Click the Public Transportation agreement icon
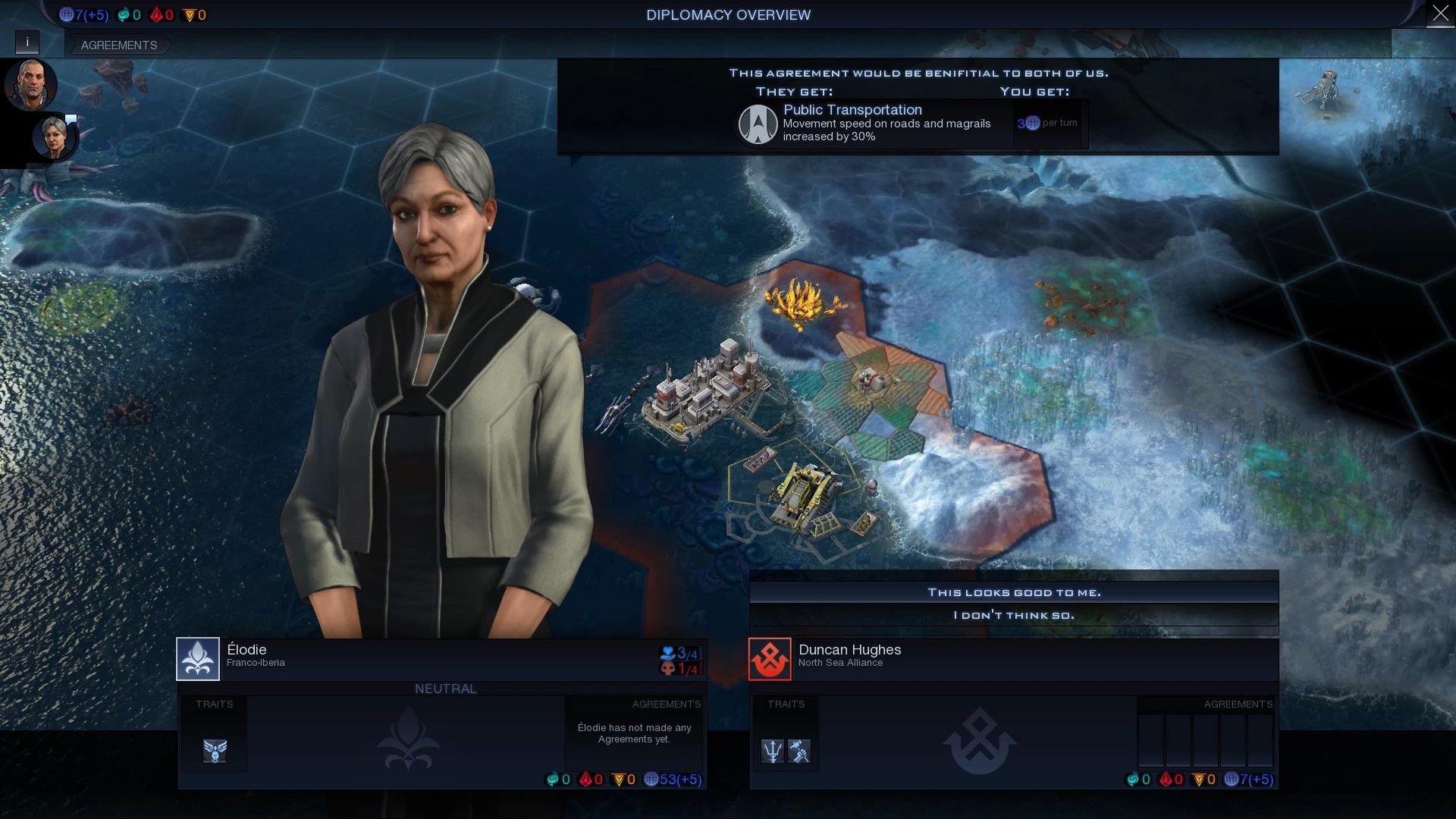Viewport: 1456px width, 819px height. 758,124
